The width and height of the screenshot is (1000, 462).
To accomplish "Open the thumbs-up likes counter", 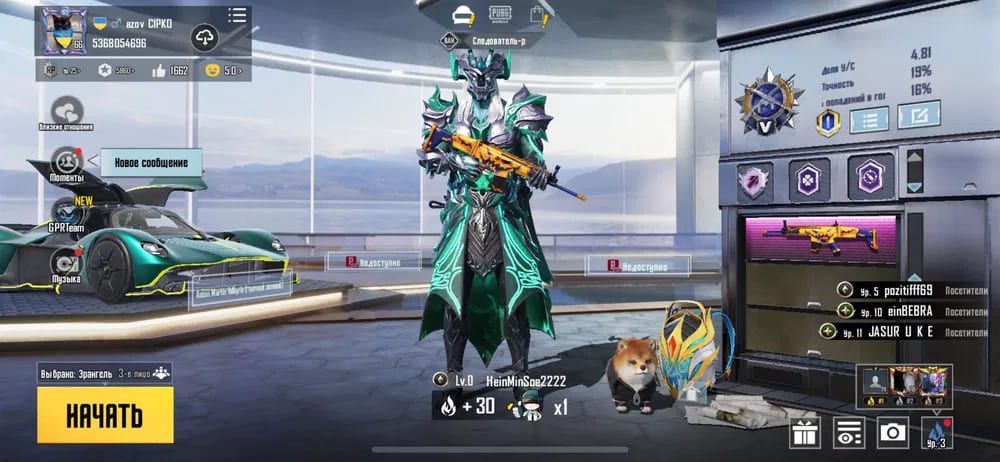I will (169, 70).
